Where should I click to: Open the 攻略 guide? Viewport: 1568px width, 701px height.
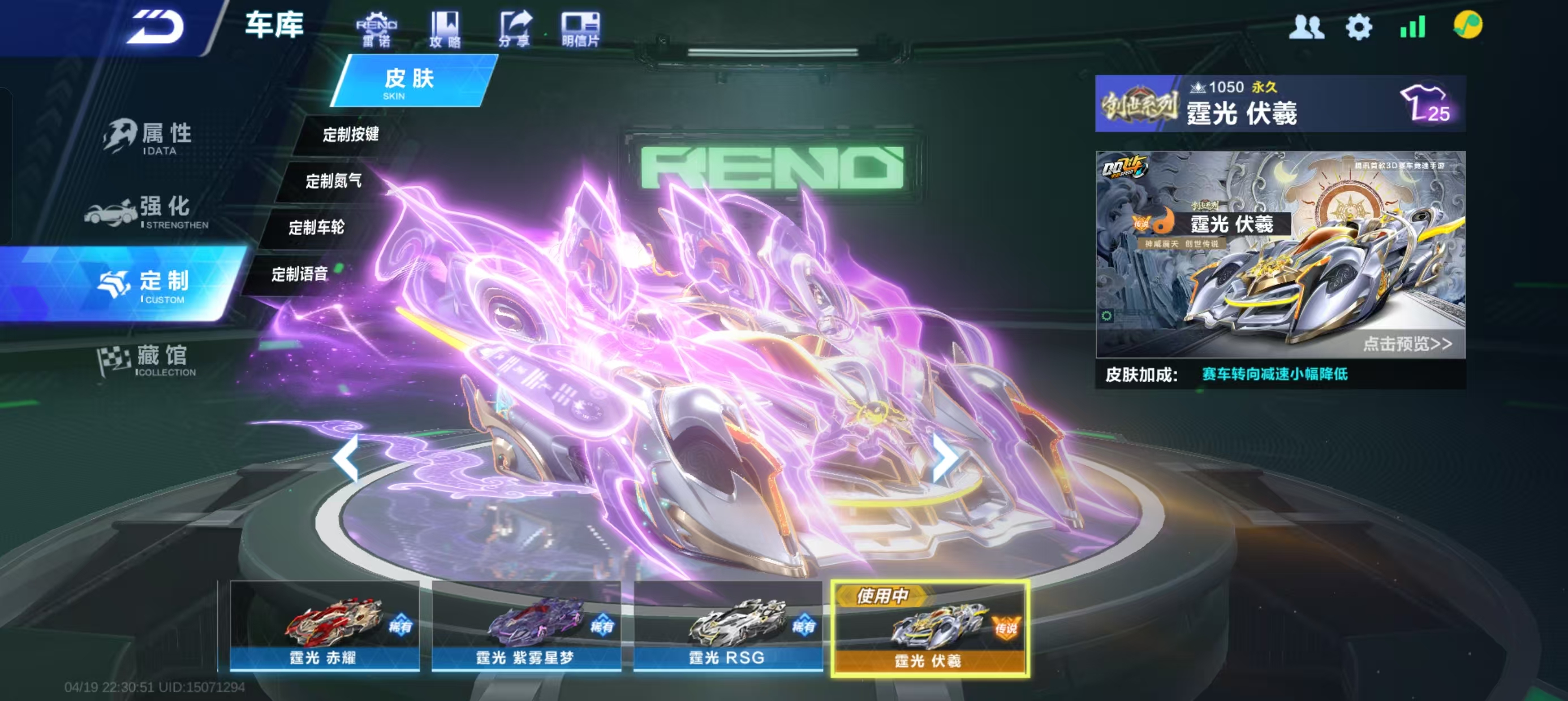click(x=445, y=29)
